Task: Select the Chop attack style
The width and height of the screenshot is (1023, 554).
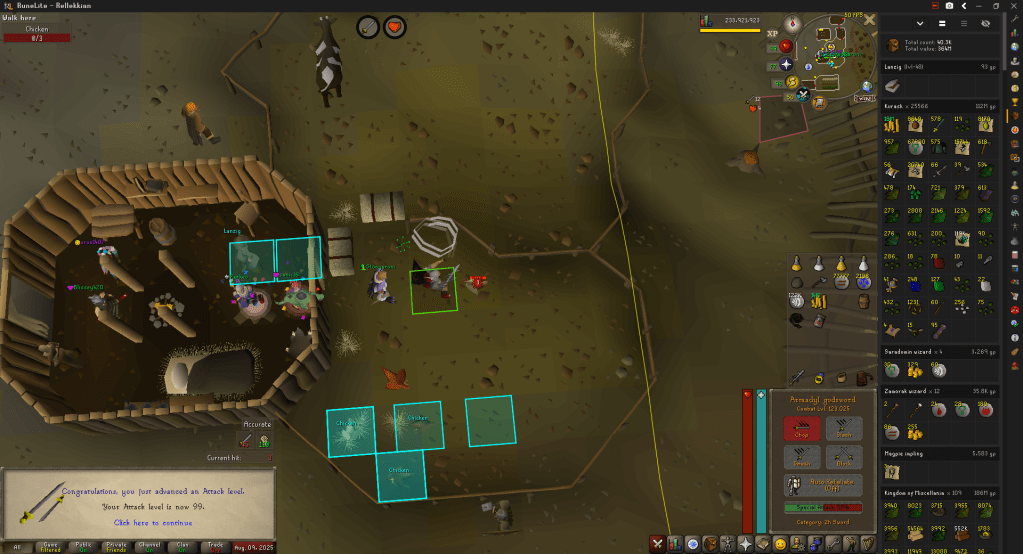Action: point(802,429)
